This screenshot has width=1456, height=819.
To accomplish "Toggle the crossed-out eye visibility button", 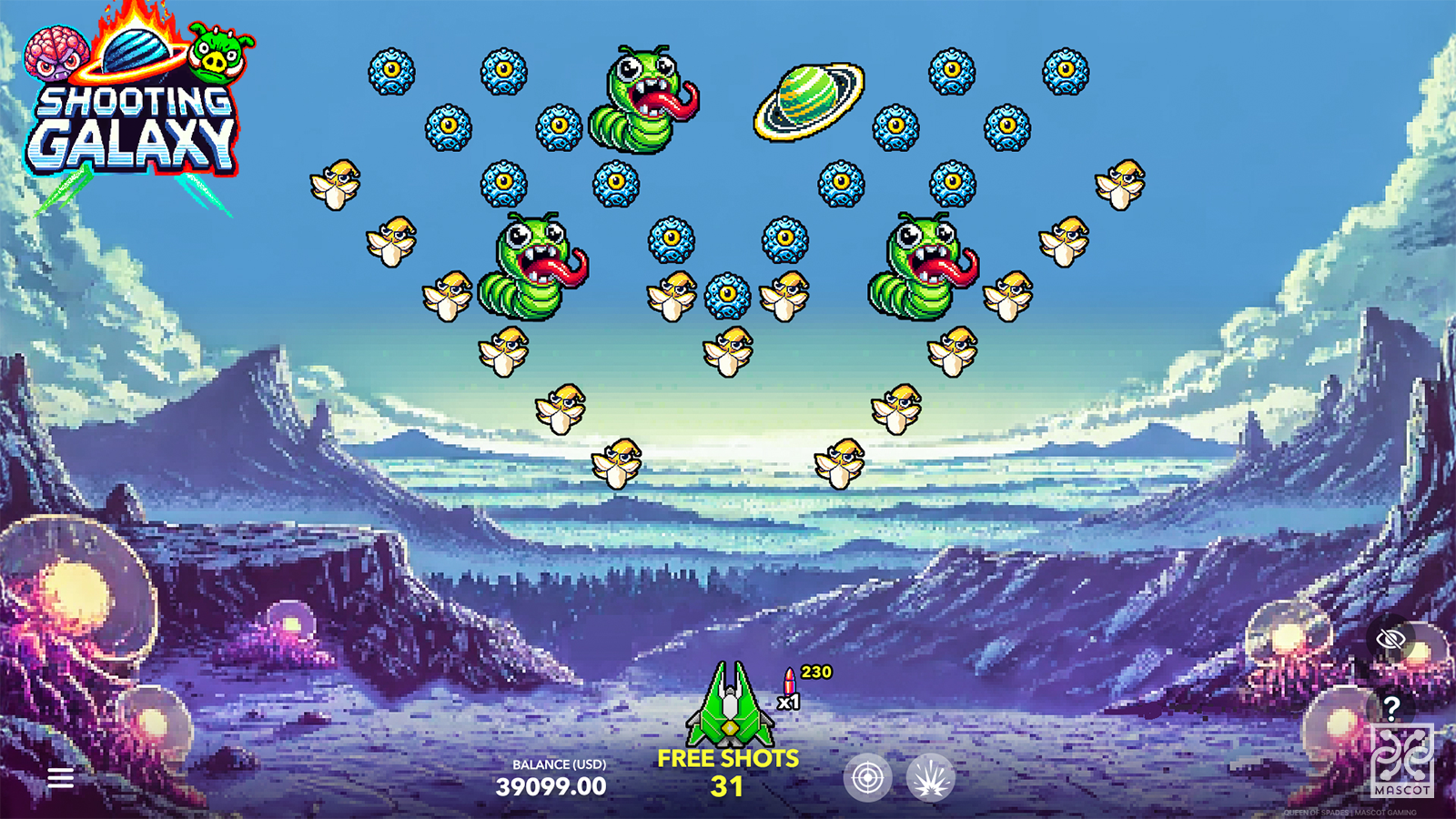I will [x=1390, y=639].
